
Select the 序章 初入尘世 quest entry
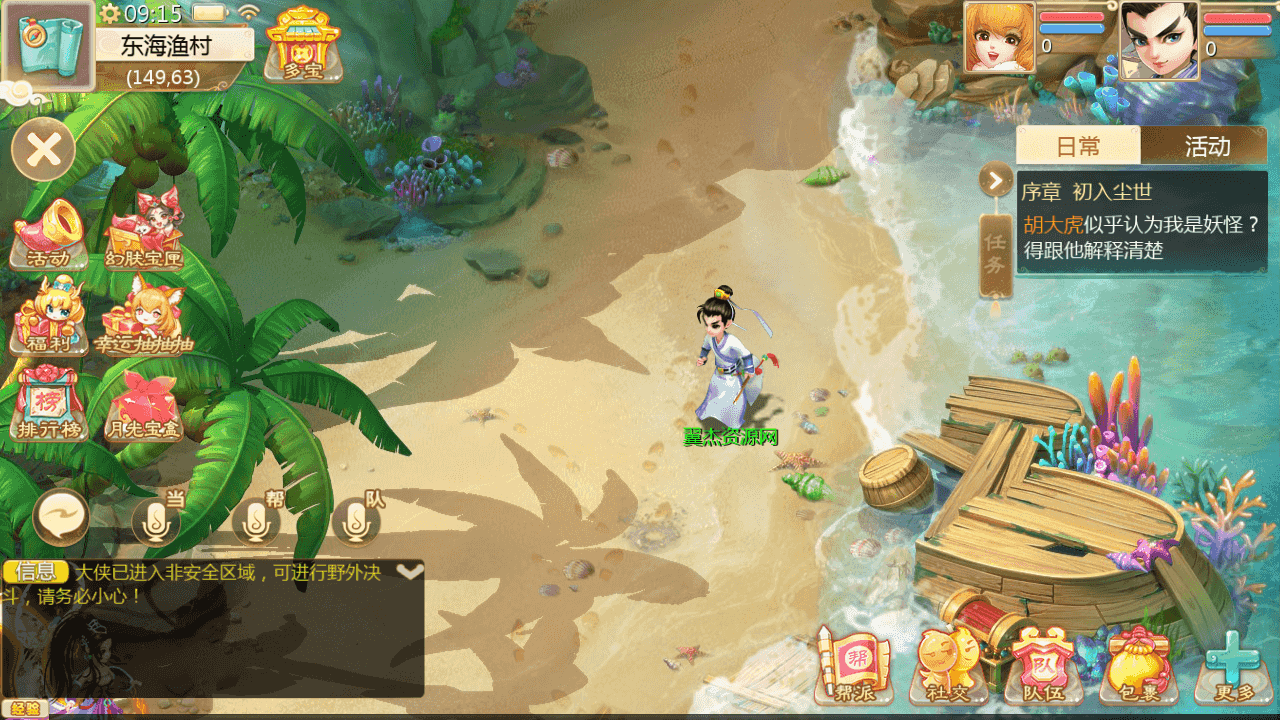(1141, 222)
